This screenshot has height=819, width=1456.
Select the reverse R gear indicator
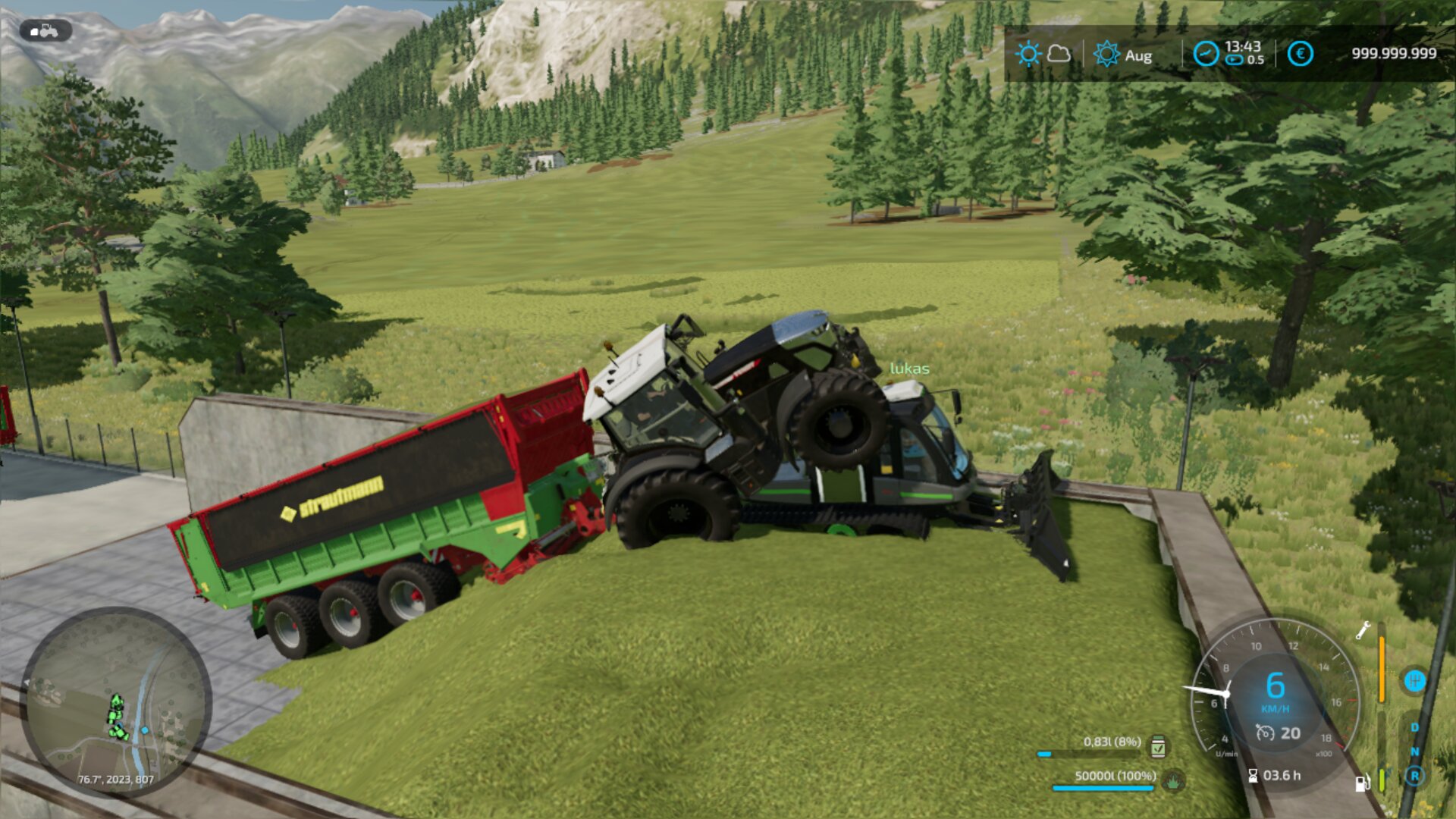[x=1414, y=776]
